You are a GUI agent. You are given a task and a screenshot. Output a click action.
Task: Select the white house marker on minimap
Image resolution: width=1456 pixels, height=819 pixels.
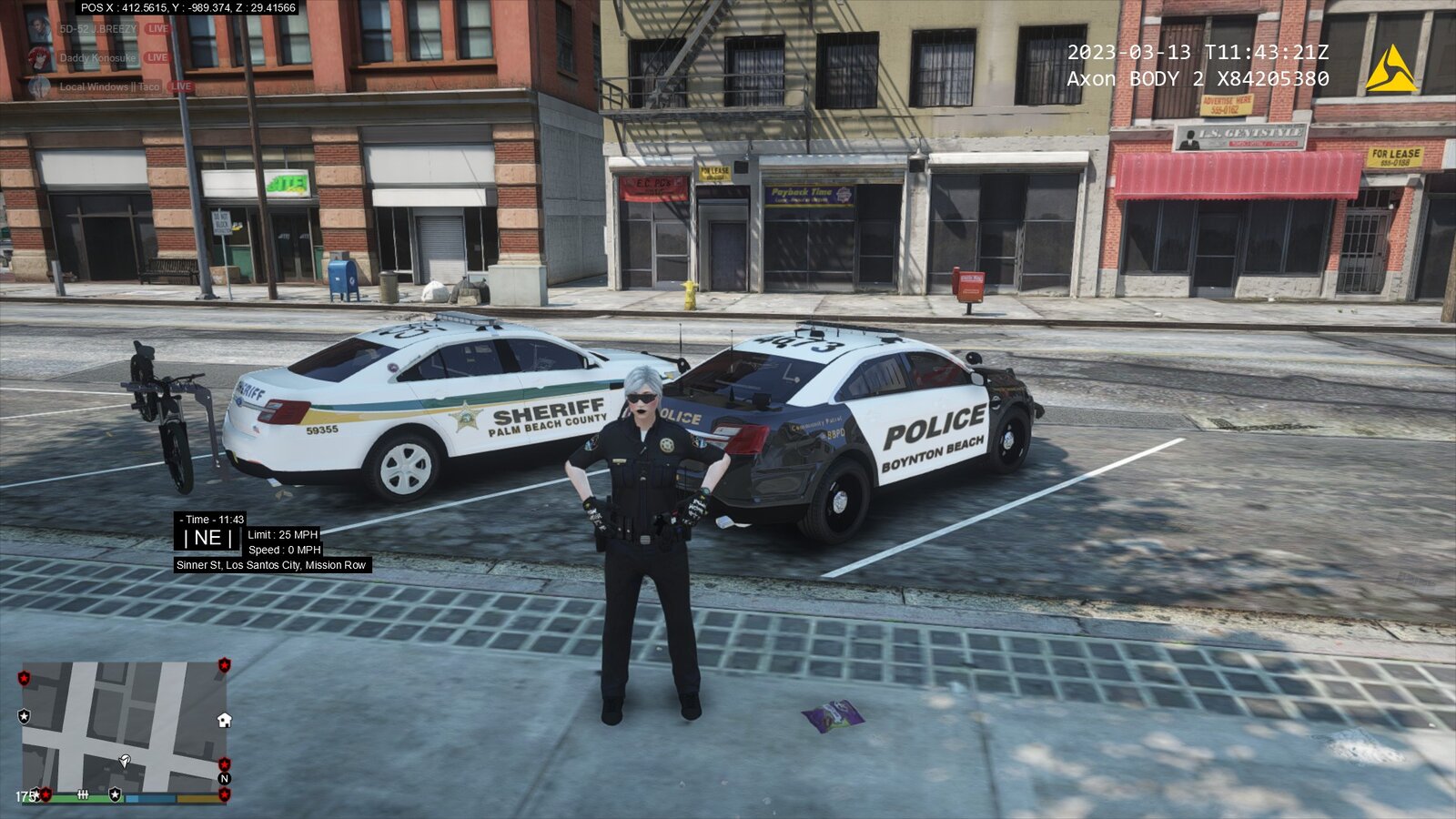[x=224, y=720]
